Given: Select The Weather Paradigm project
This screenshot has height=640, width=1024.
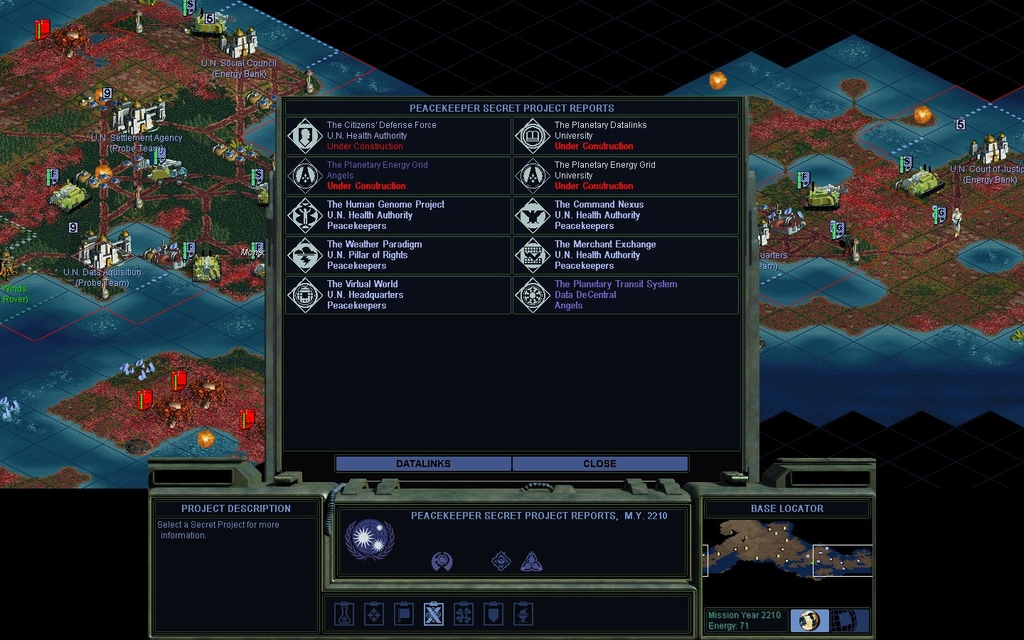Looking at the screenshot, I should [x=398, y=255].
